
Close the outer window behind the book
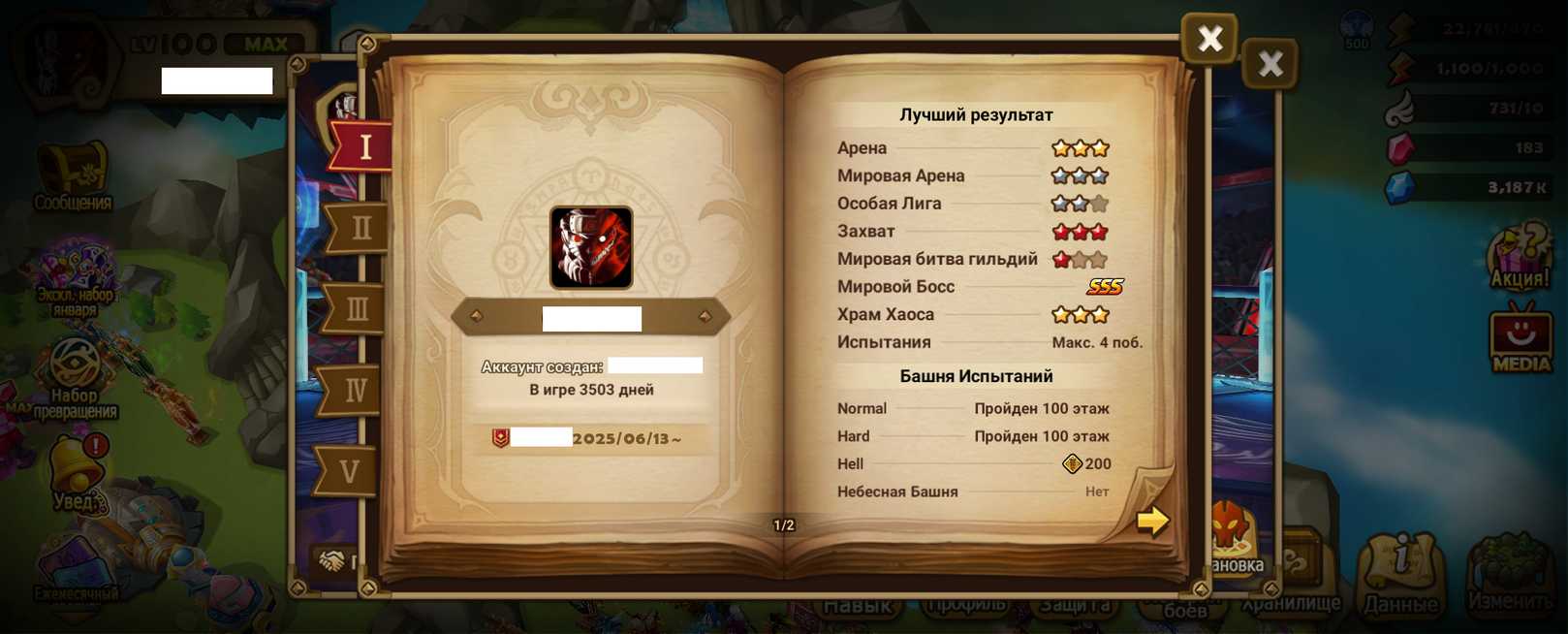point(1270,64)
